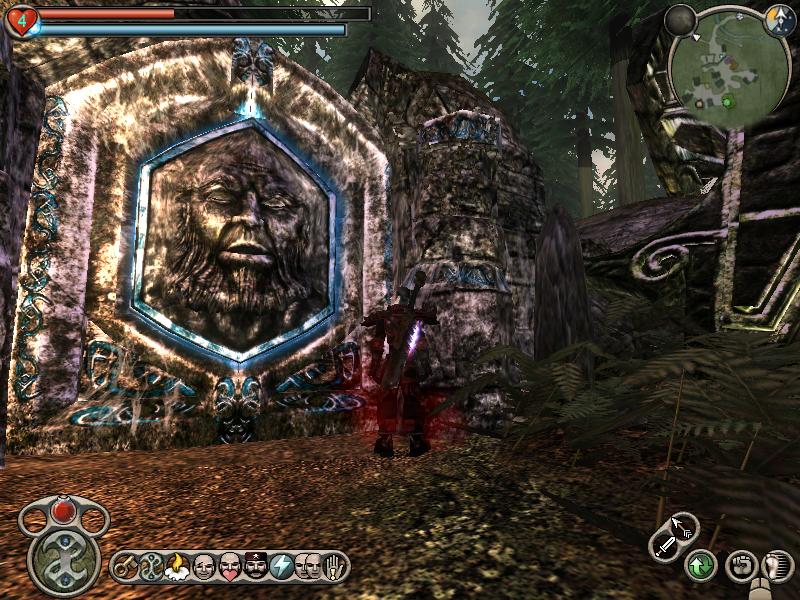
Task: Equip the sword melee weapon slot
Action: [x=665, y=545]
